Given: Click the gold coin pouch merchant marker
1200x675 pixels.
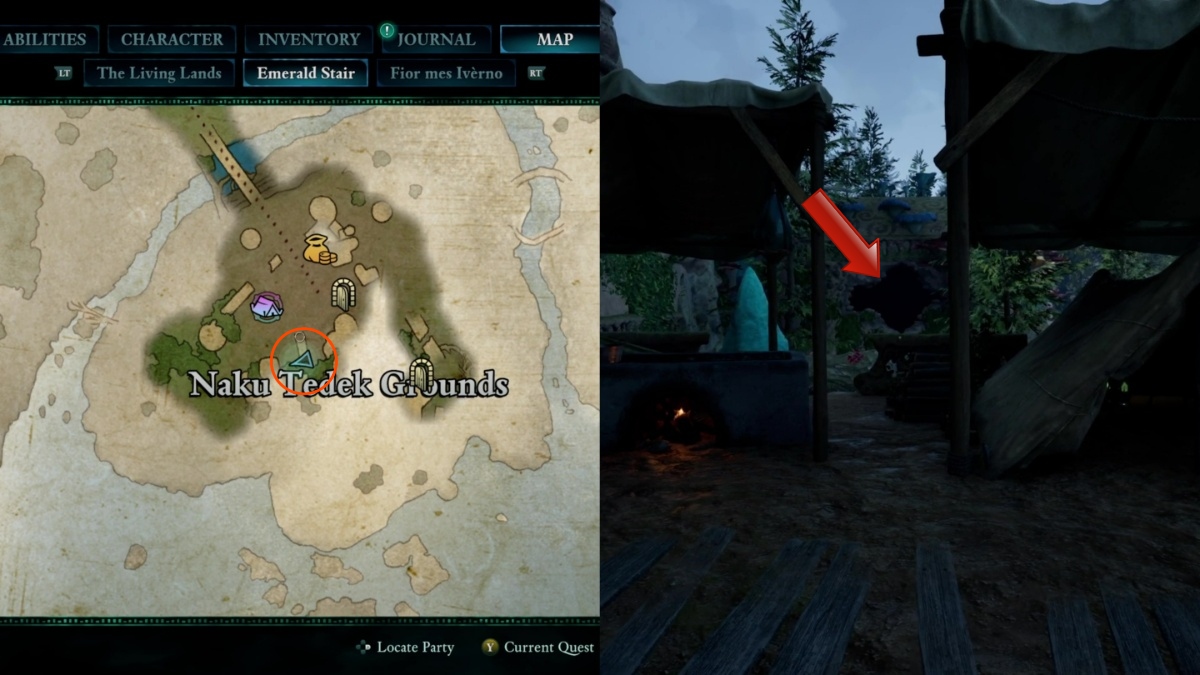Looking at the screenshot, I should pos(318,249).
